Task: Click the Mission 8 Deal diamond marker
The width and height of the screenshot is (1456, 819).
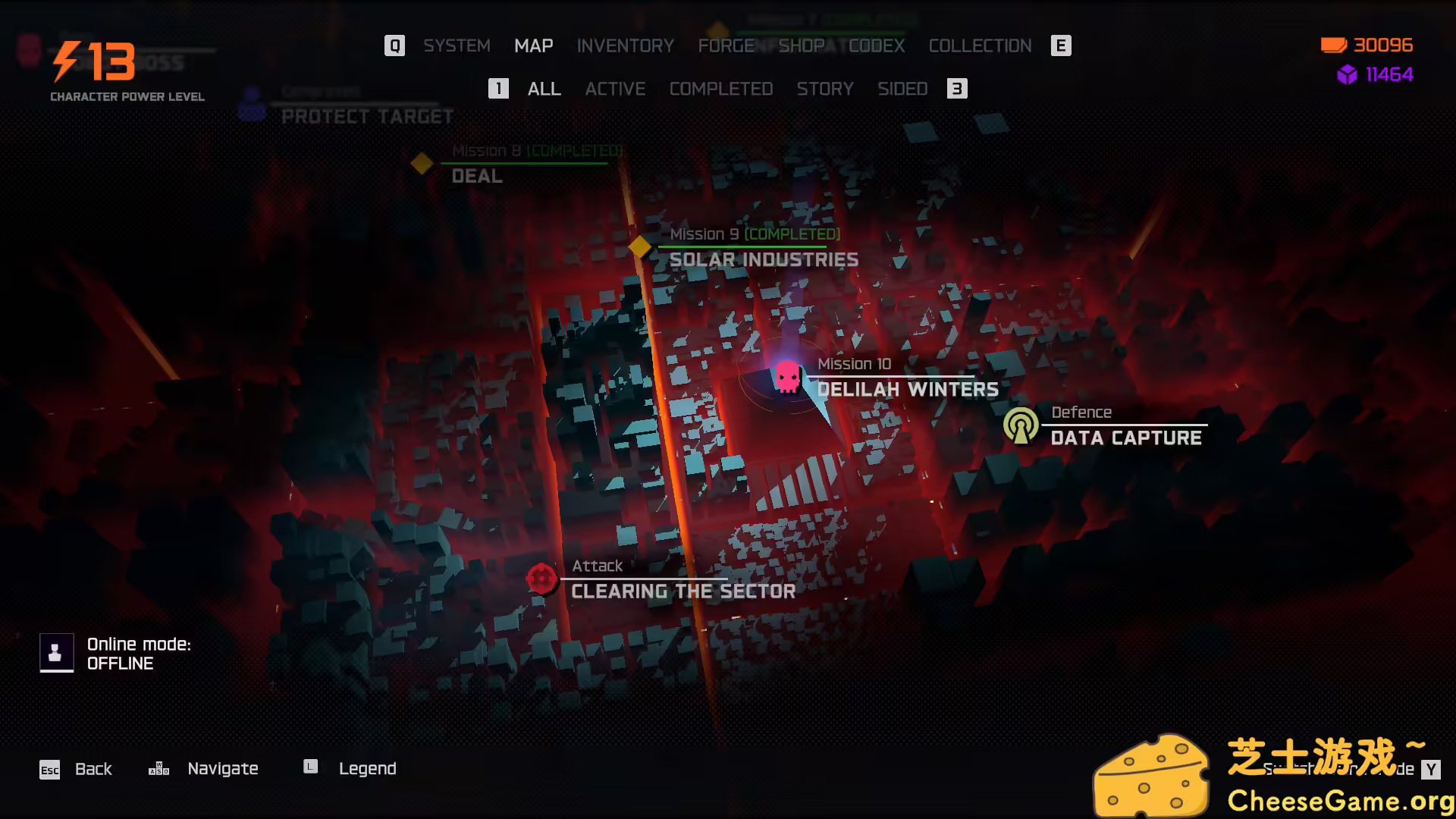Action: tap(421, 163)
